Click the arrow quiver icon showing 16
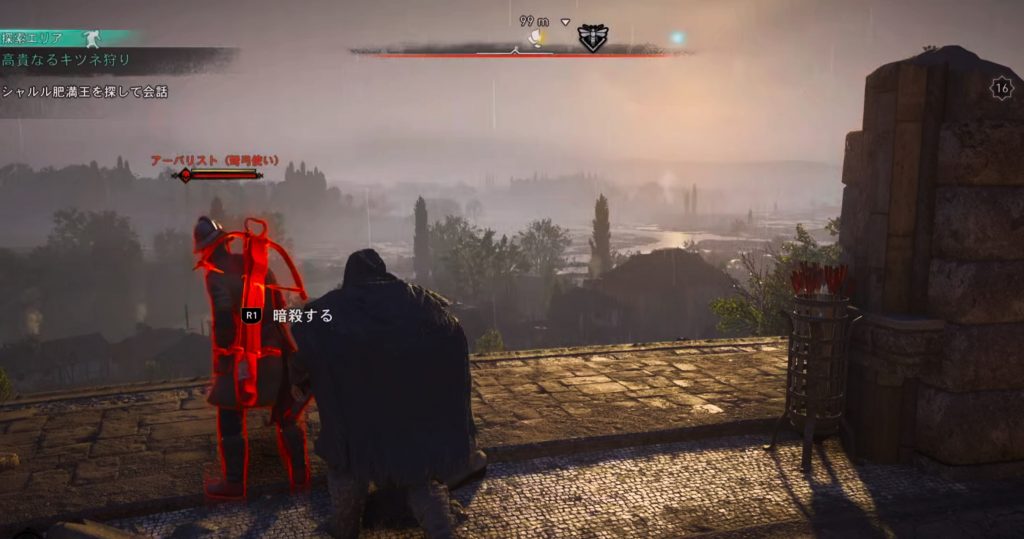The height and width of the screenshot is (539, 1024). pyautogui.click(x=1001, y=88)
